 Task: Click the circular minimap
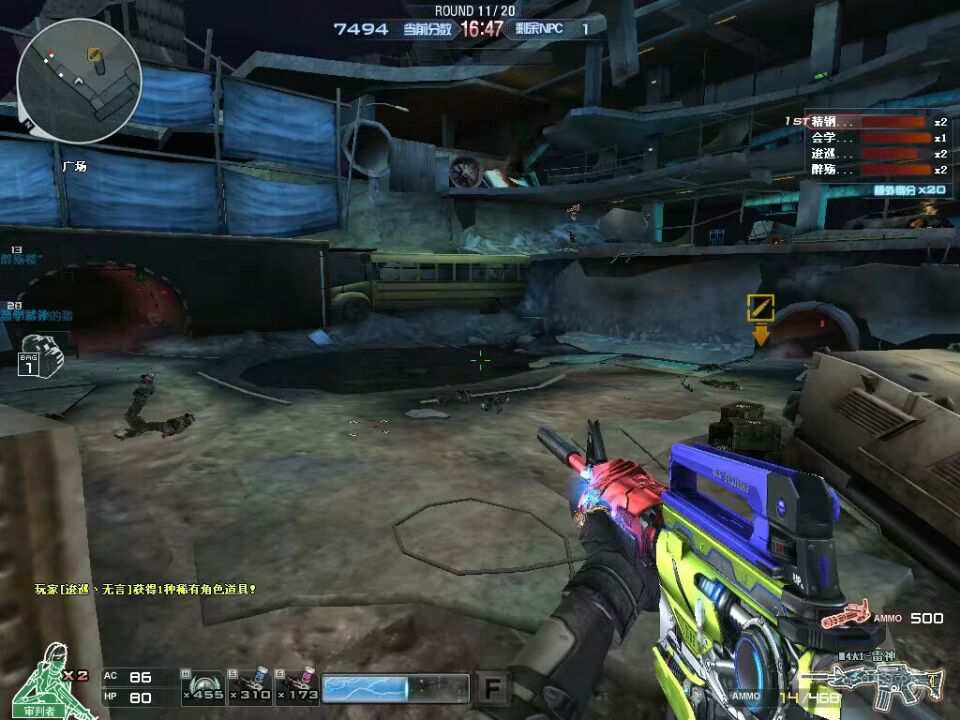[78, 80]
